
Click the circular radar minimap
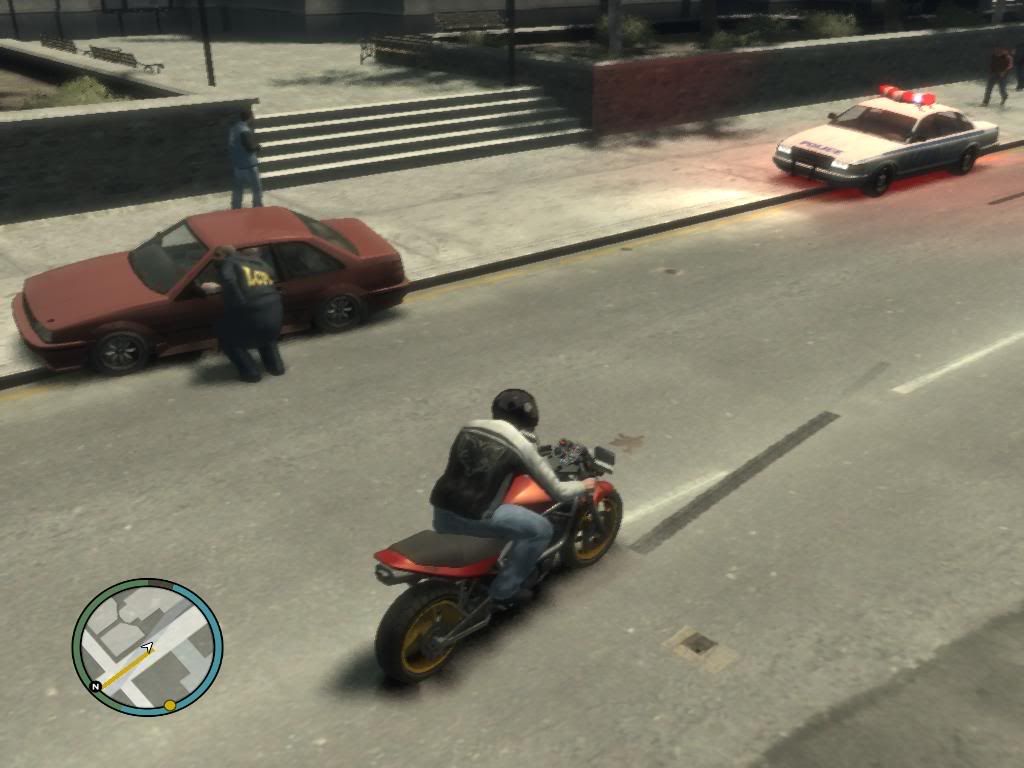click(x=147, y=647)
